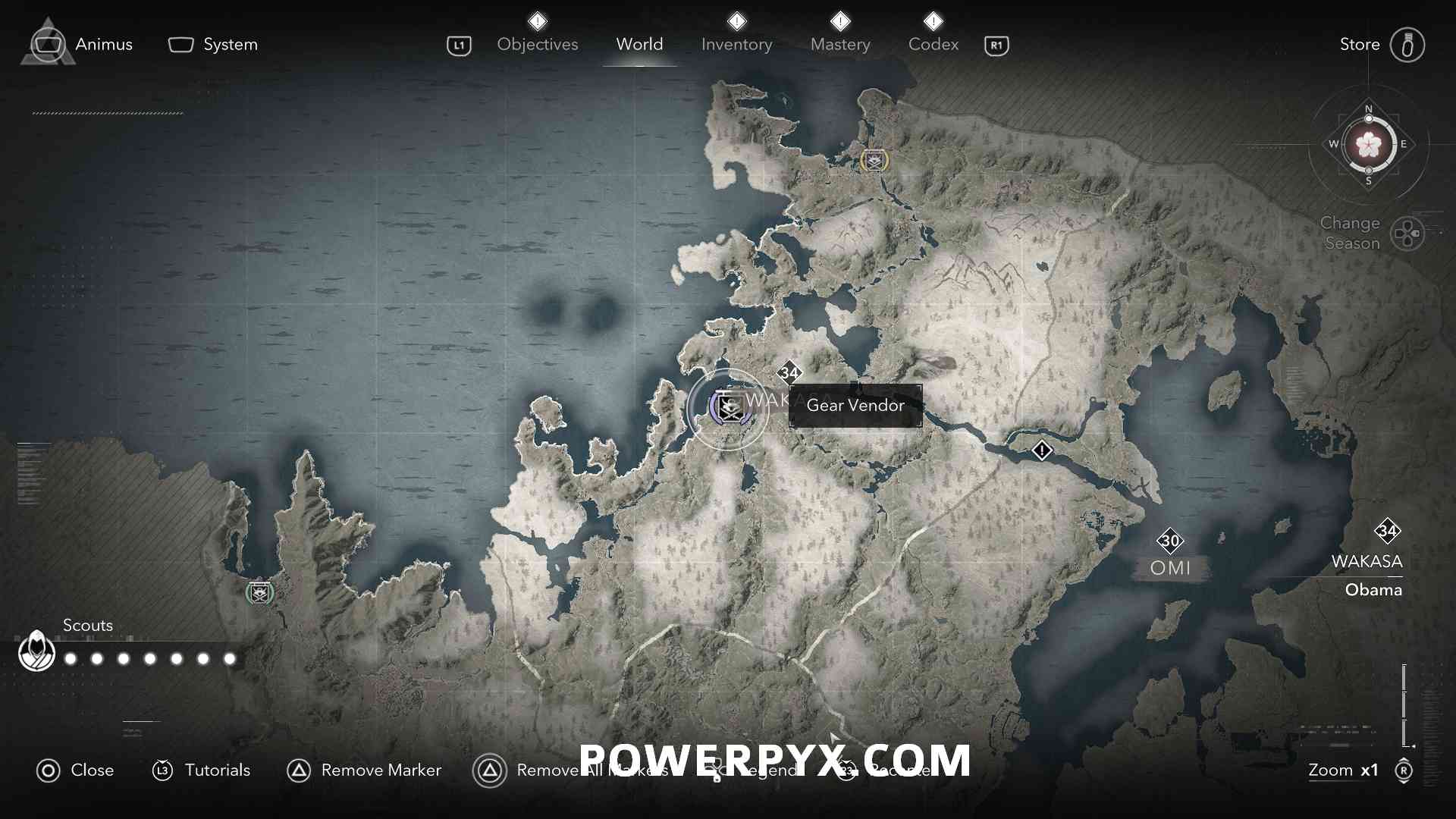The height and width of the screenshot is (819, 1456).
Task: Open the System menu
Action: tap(213, 45)
